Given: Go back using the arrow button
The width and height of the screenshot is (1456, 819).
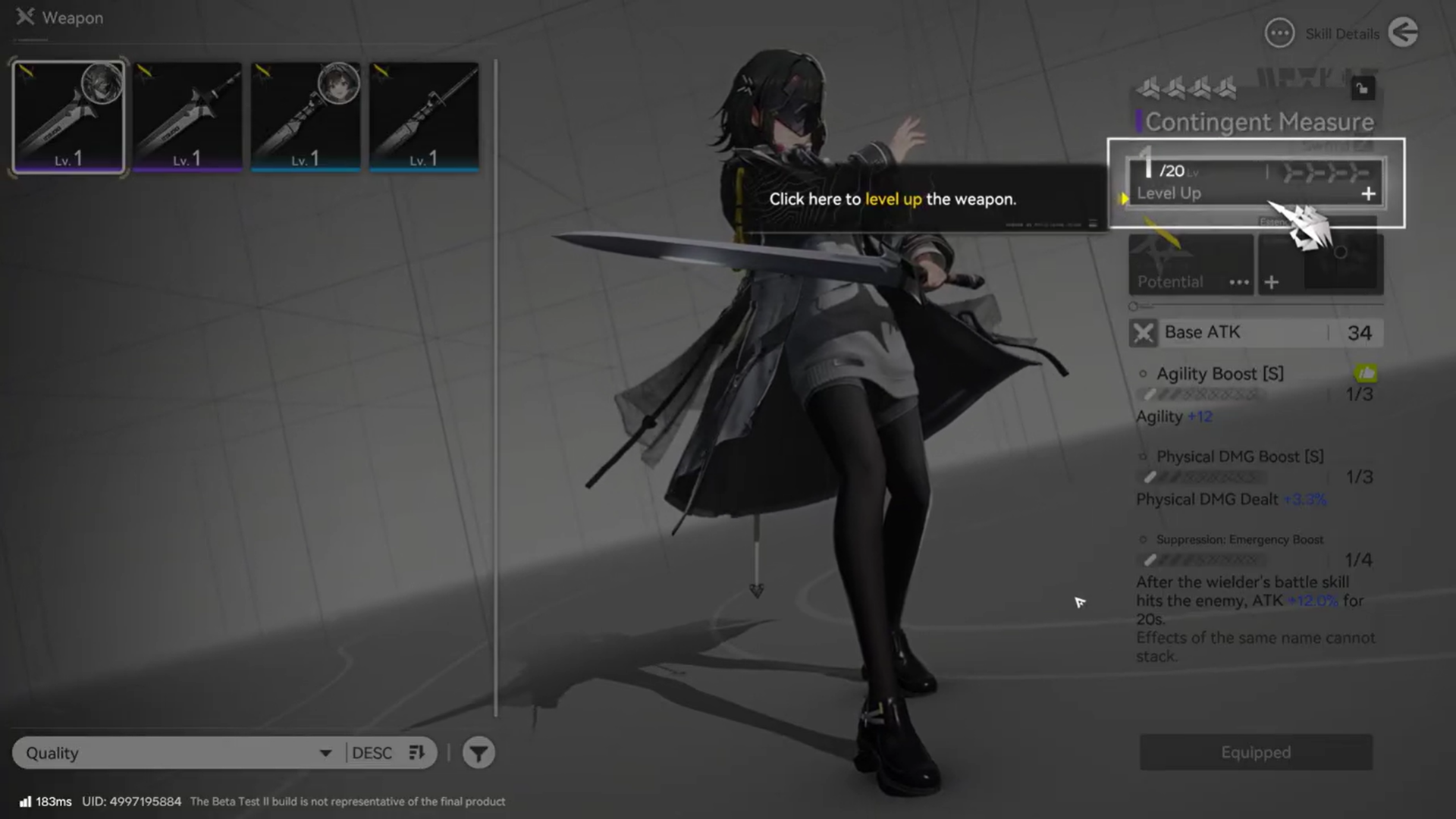Looking at the screenshot, I should tap(1403, 33).
